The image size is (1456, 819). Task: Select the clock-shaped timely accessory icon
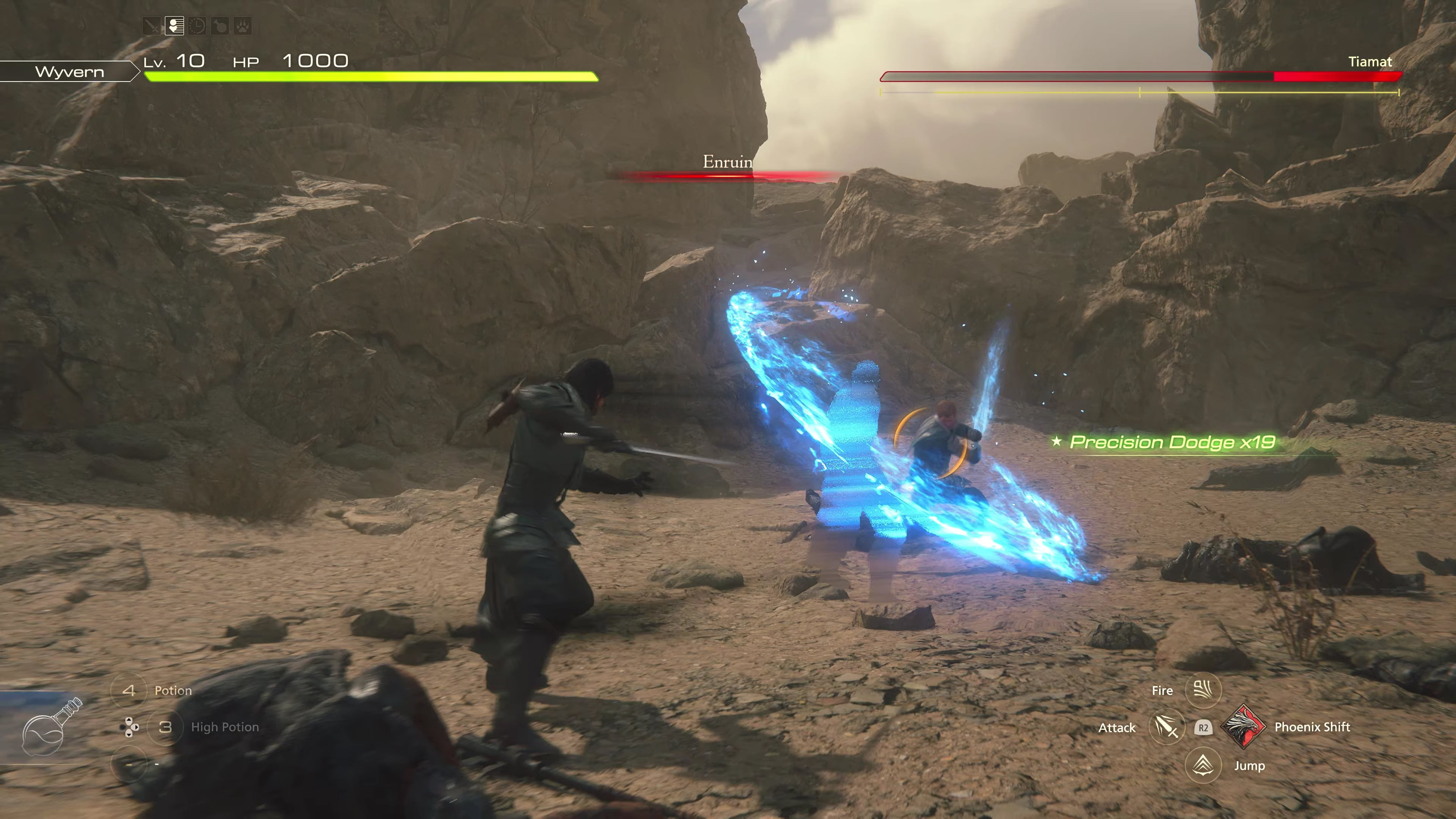[197, 26]
